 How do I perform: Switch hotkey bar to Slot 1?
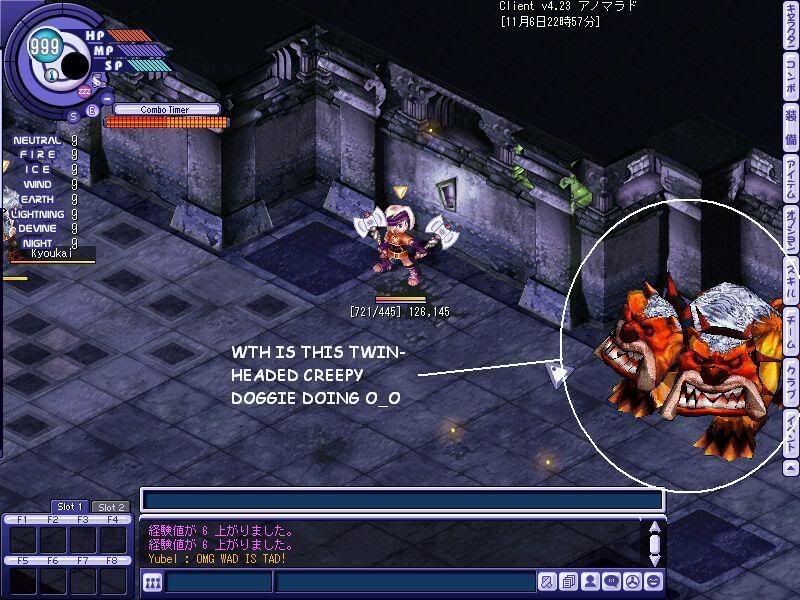point(69,507)
